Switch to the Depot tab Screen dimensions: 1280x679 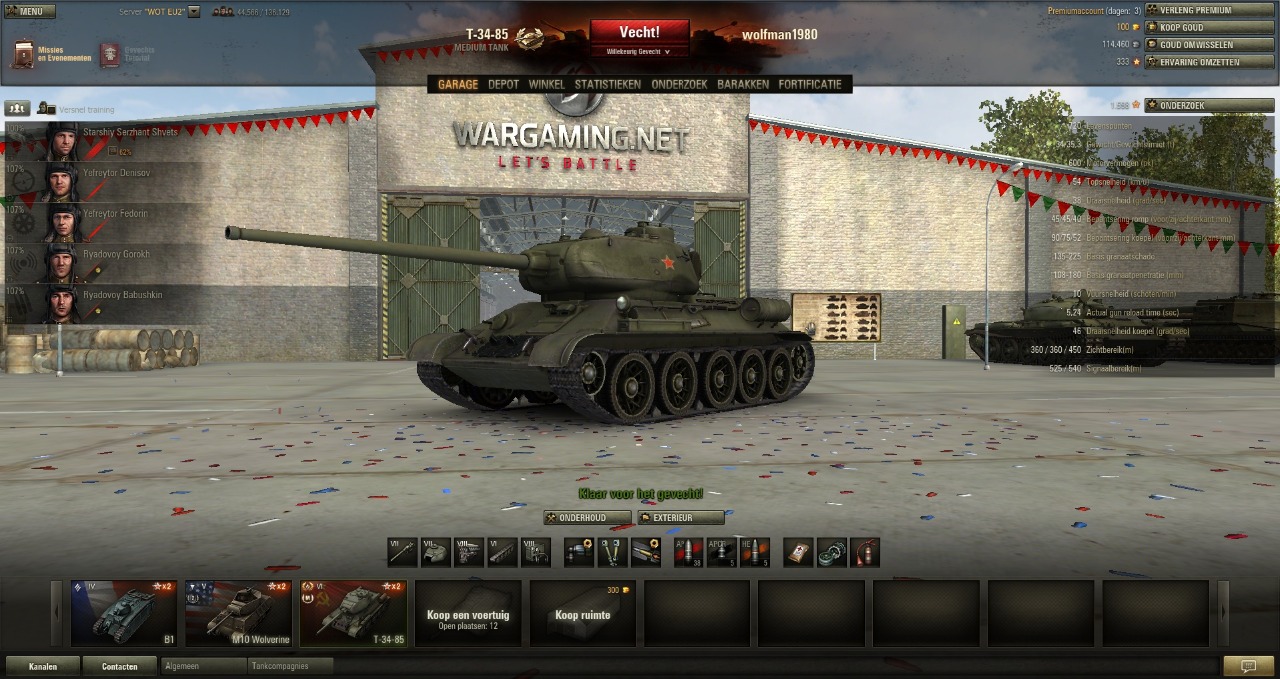click(x=503, y=85)
